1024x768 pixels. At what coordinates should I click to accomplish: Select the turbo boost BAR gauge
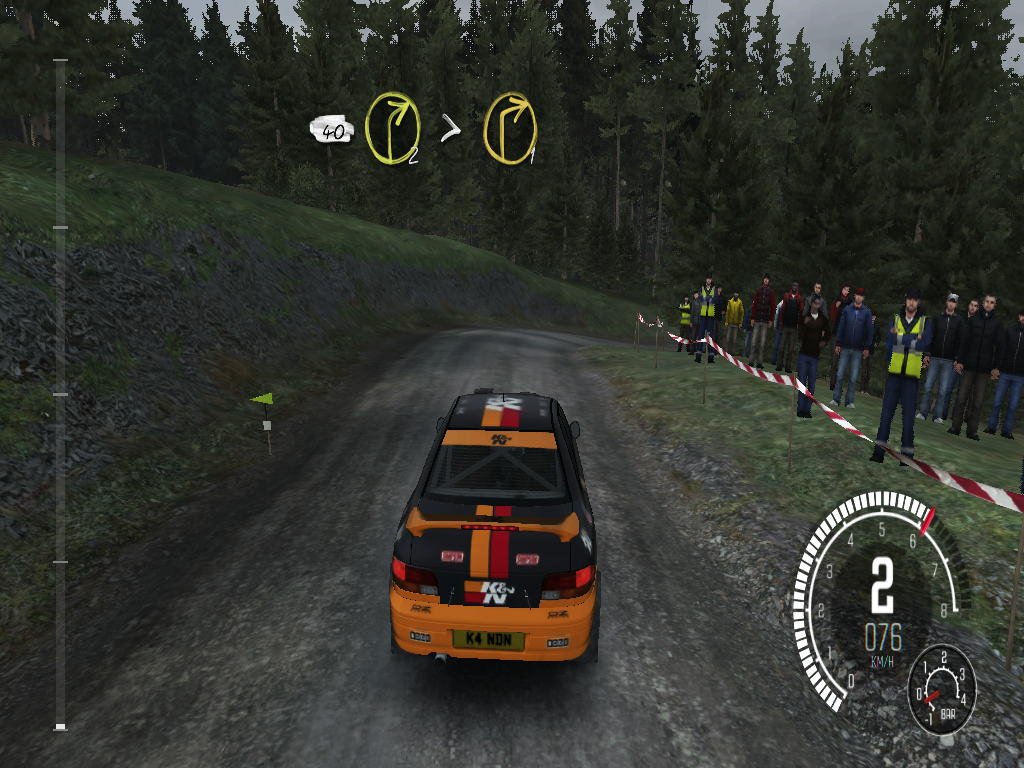click(941, 689)
